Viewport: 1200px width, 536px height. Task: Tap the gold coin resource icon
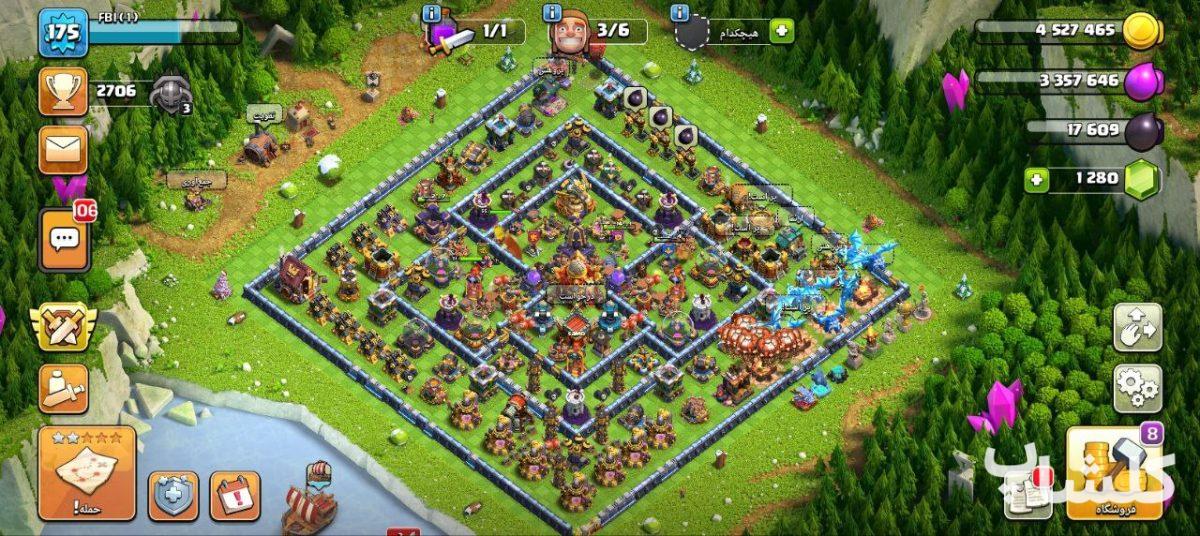click(1141, 32)
